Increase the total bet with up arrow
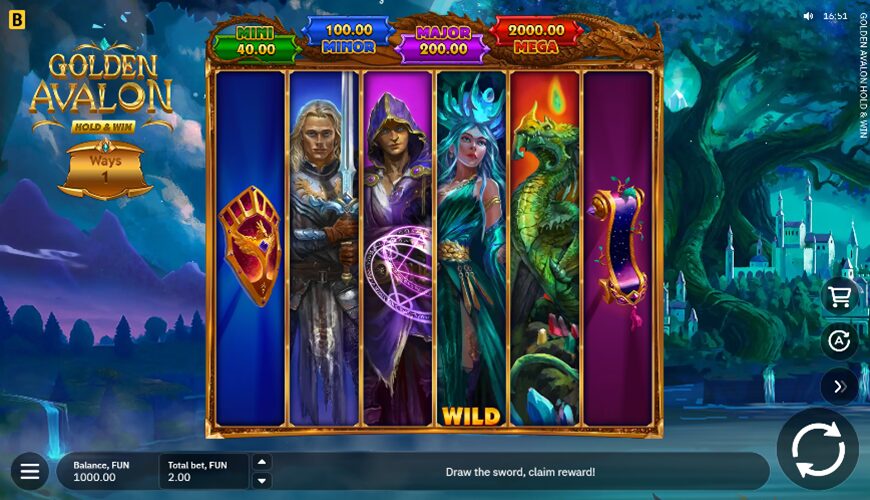 262,462
